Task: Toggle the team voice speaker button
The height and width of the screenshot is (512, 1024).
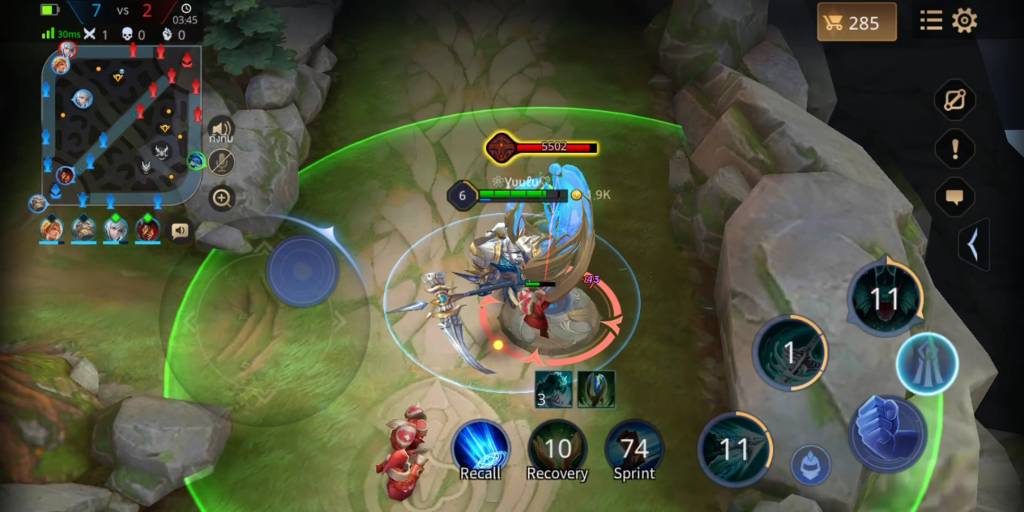Action: 221,130
